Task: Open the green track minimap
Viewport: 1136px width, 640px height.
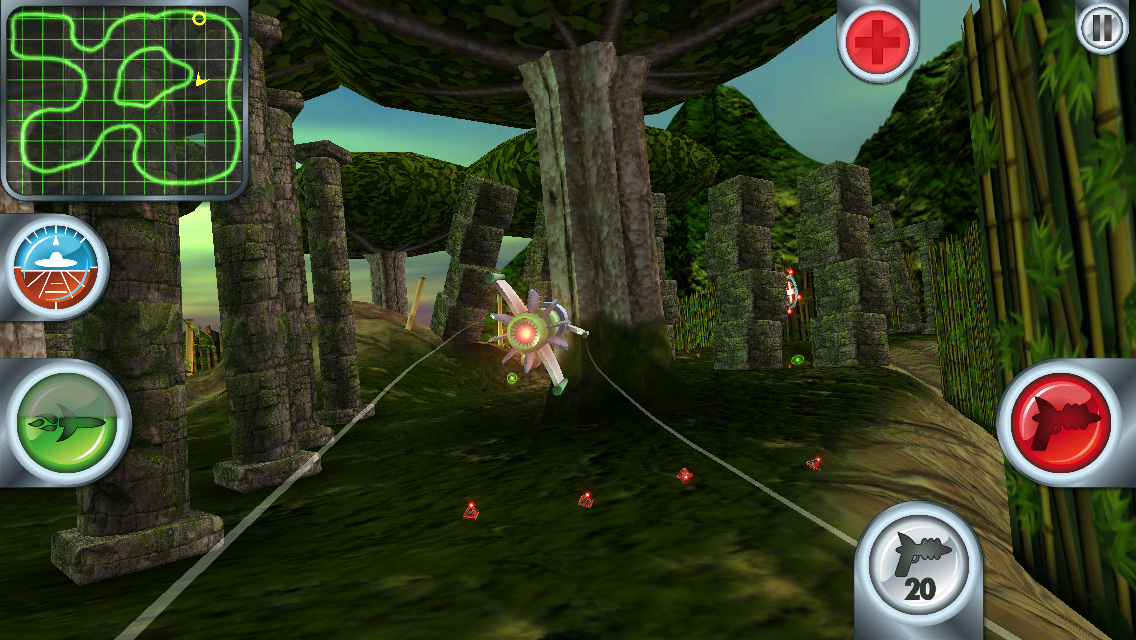Action: pos(125,99)
